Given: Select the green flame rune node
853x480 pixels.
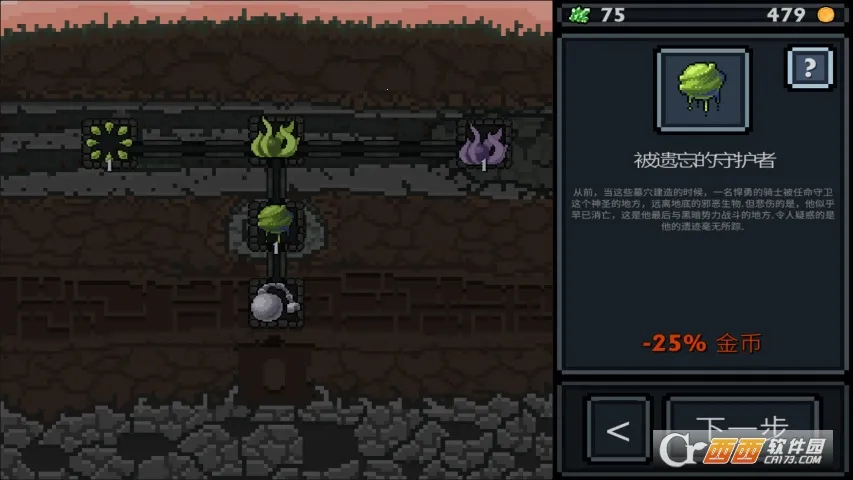Looking at the screenshot, I should [276, 140].
